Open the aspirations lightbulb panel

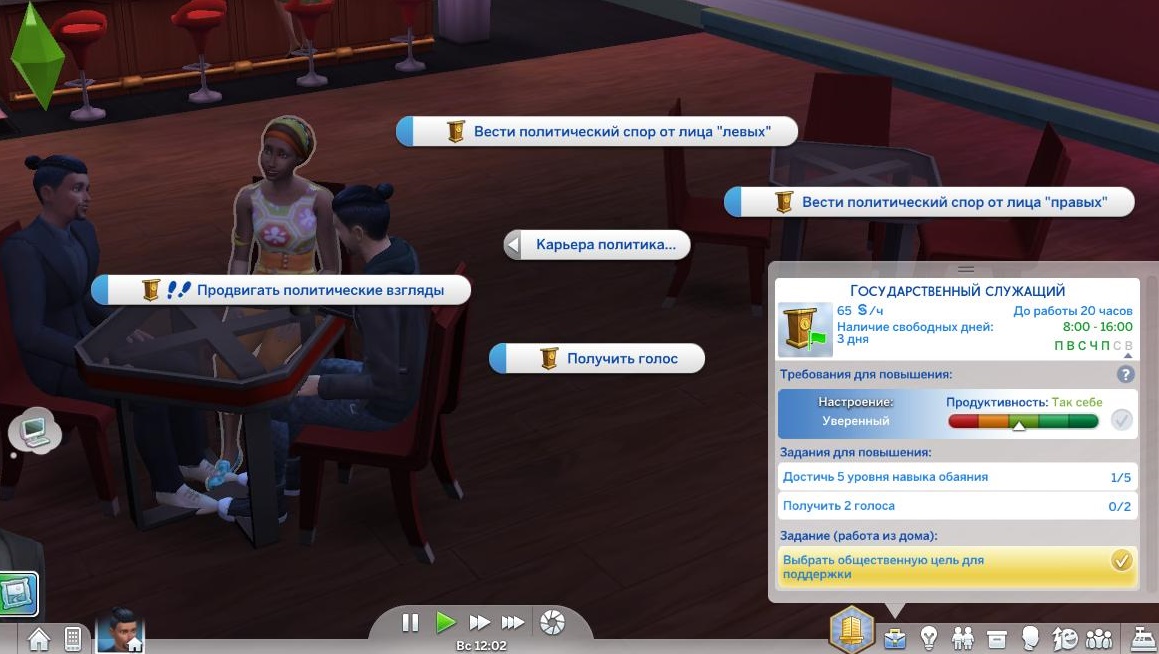(x=928, y=637)
